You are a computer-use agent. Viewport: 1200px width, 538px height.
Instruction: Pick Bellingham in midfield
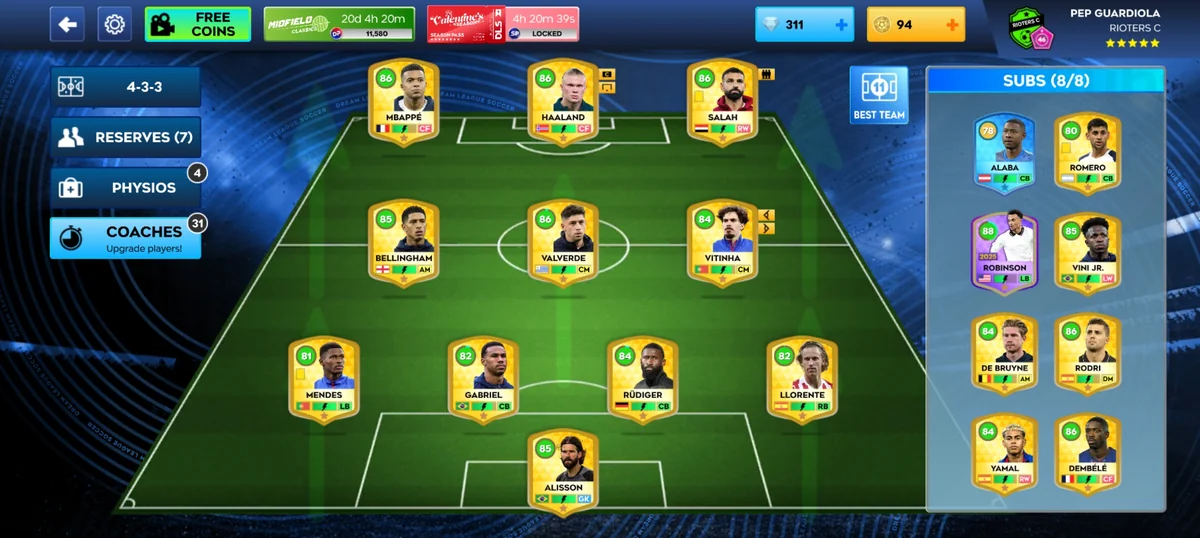403,242
